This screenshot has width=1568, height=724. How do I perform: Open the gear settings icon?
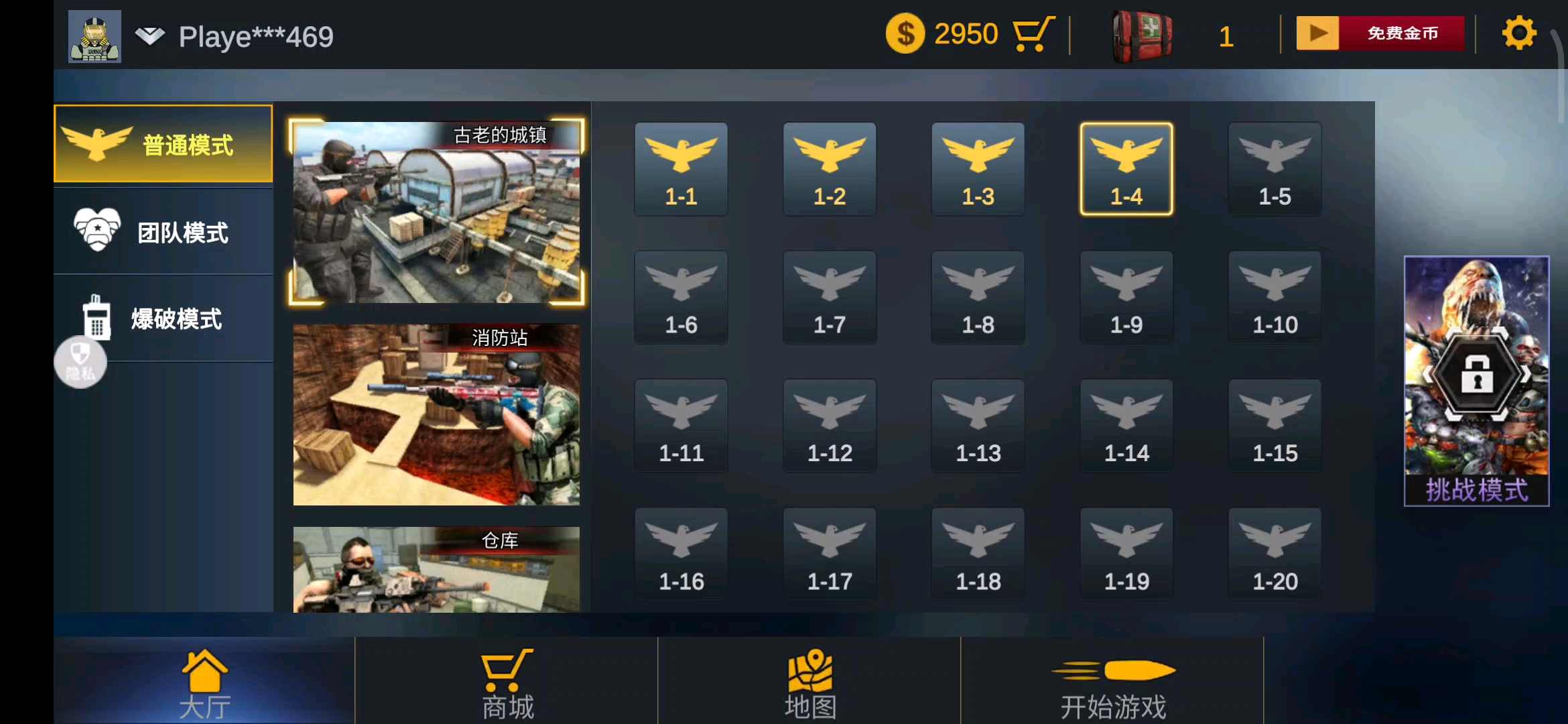[x=1518, y=34]
